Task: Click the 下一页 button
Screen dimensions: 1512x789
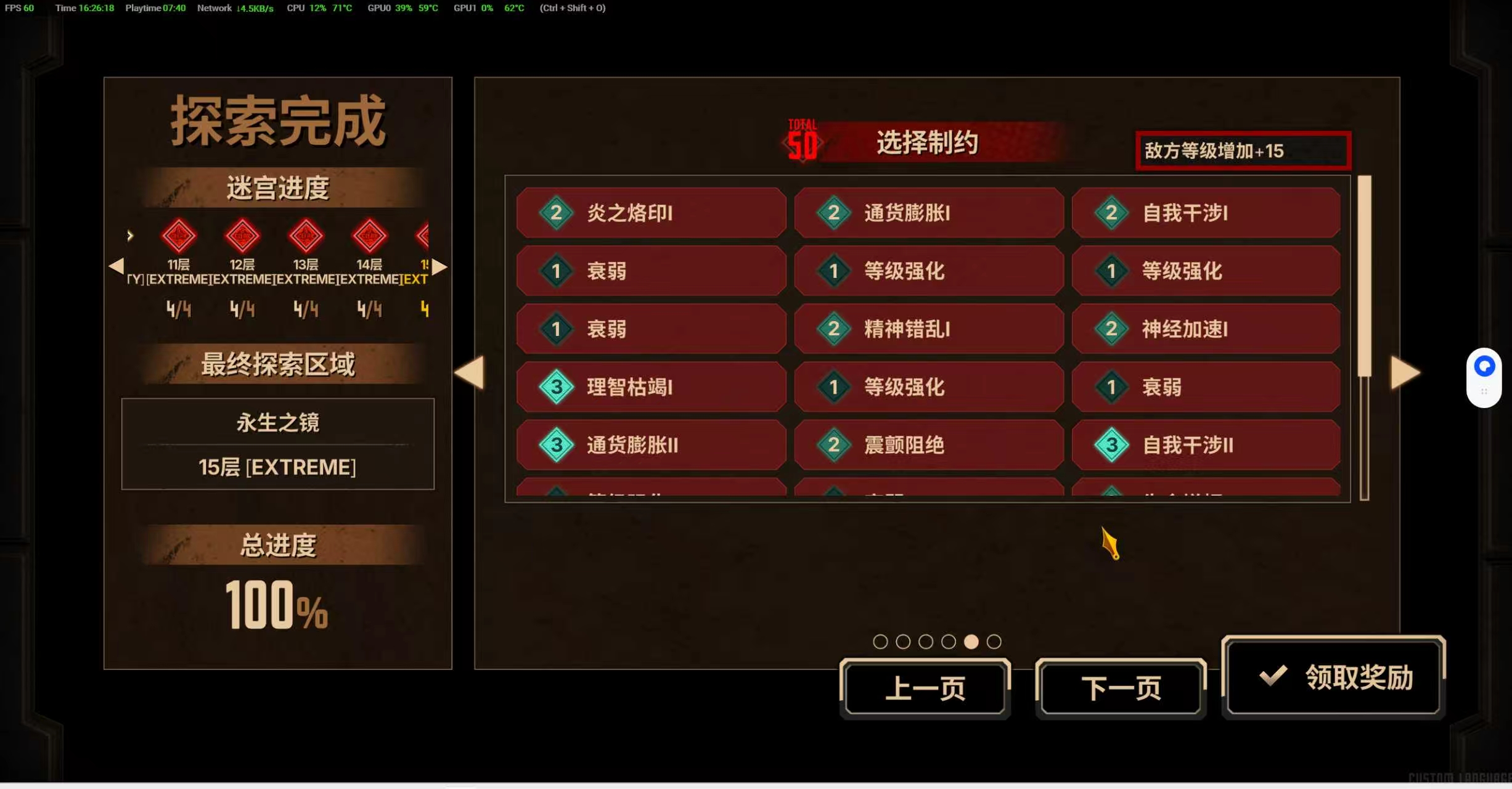Action: point(1121,688)
